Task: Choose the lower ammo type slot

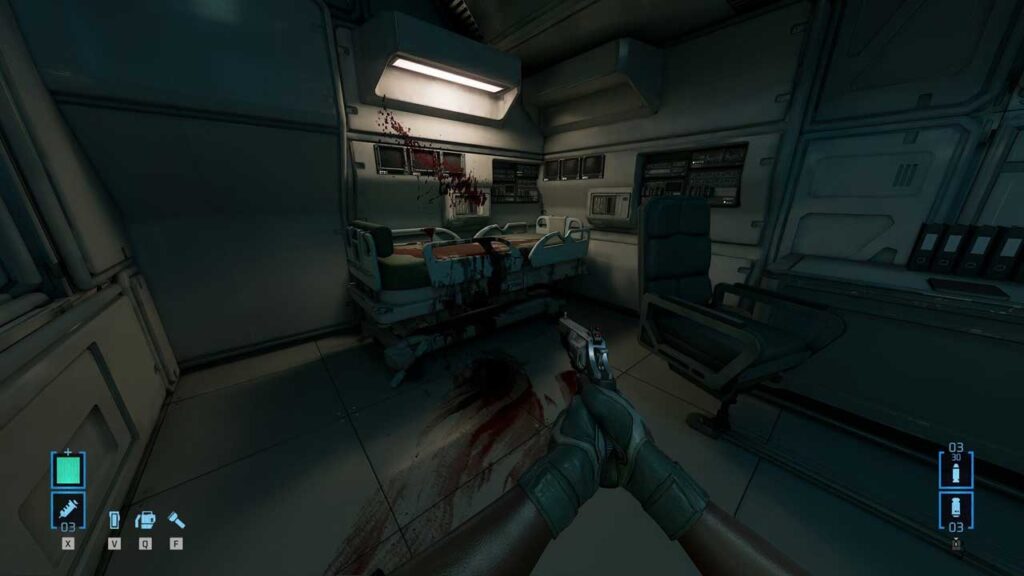Action: [956, 508]
